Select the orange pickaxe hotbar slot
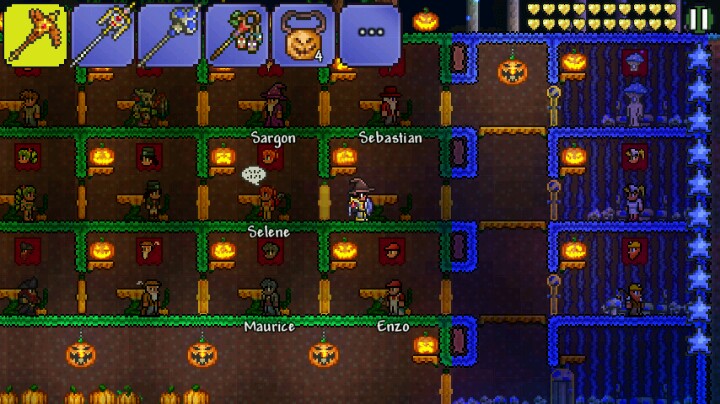The height and width of the screenshot is (404, 720). coord(36,34)
